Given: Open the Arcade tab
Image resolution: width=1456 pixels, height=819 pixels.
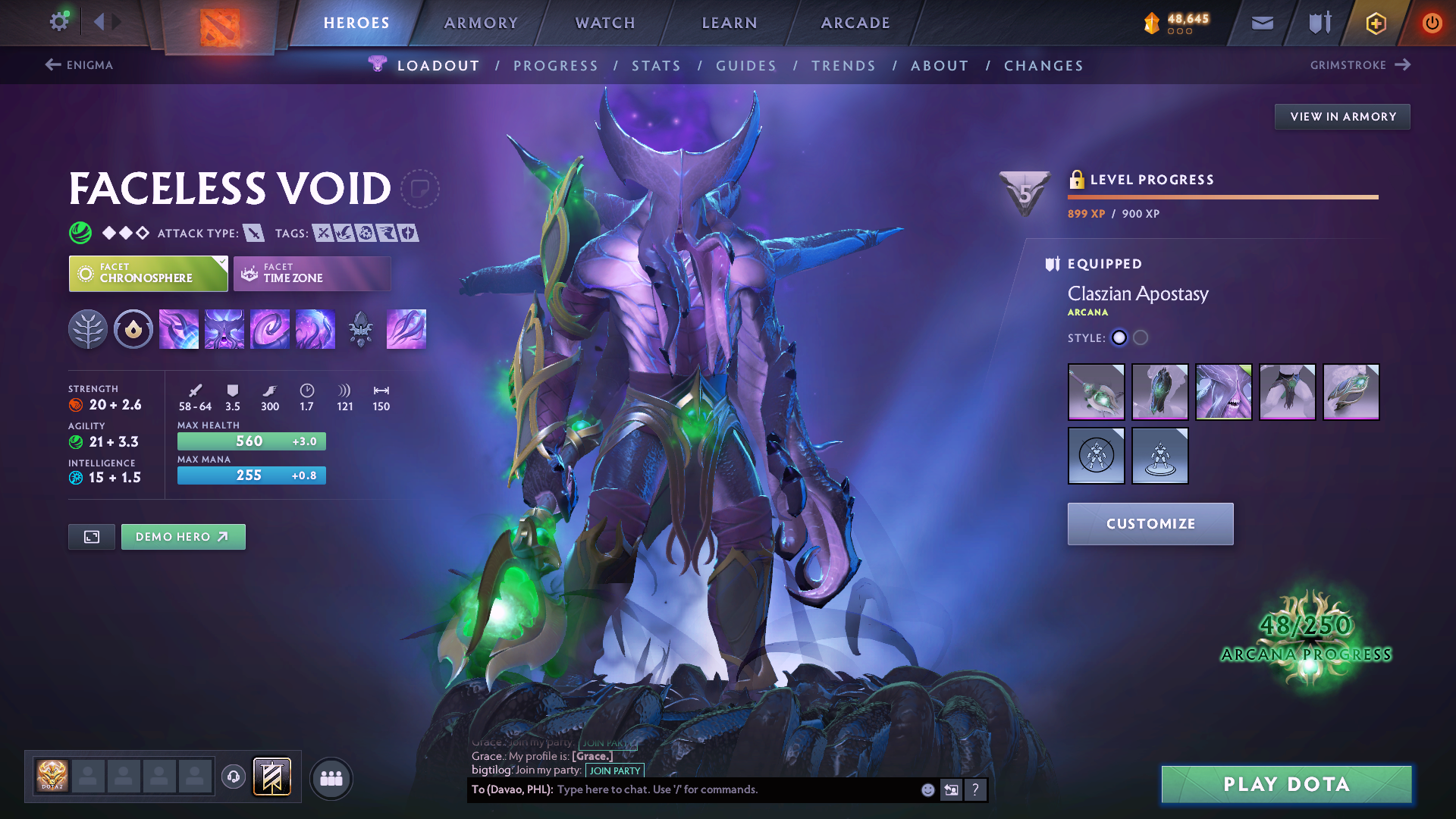Looking at the screenshot, I should click(855, 23).
